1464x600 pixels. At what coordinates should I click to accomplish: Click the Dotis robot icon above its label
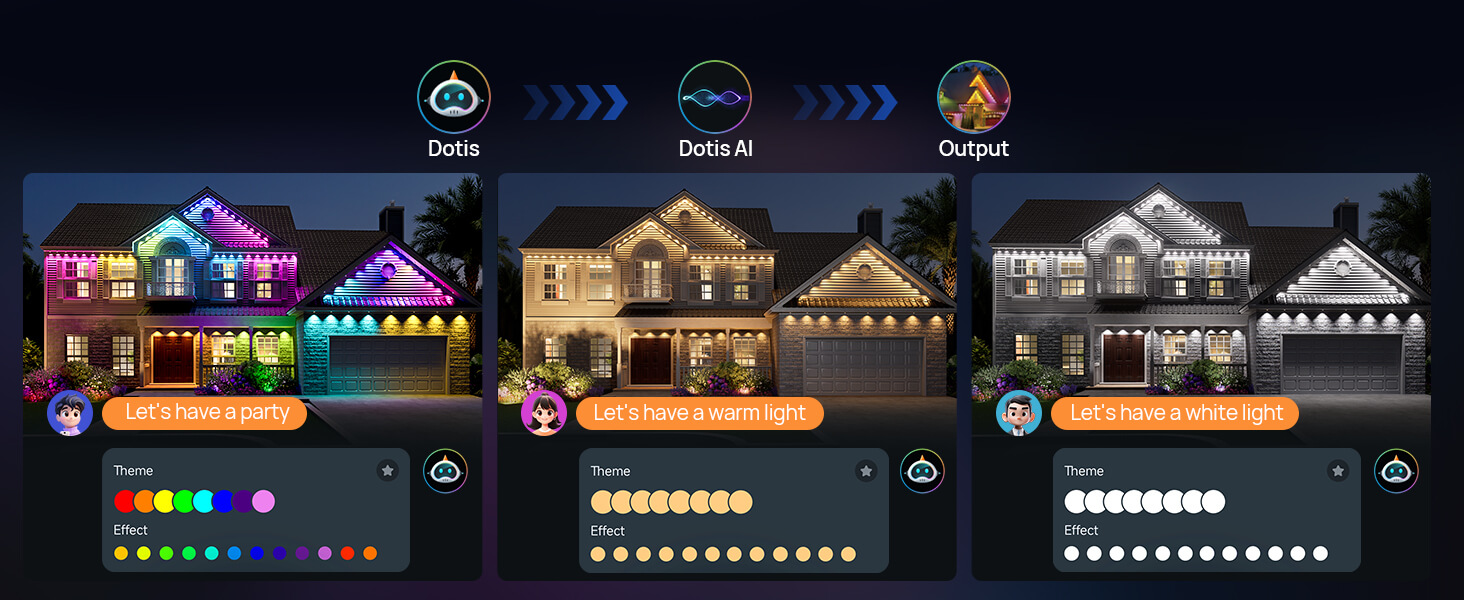click(454, 97)
